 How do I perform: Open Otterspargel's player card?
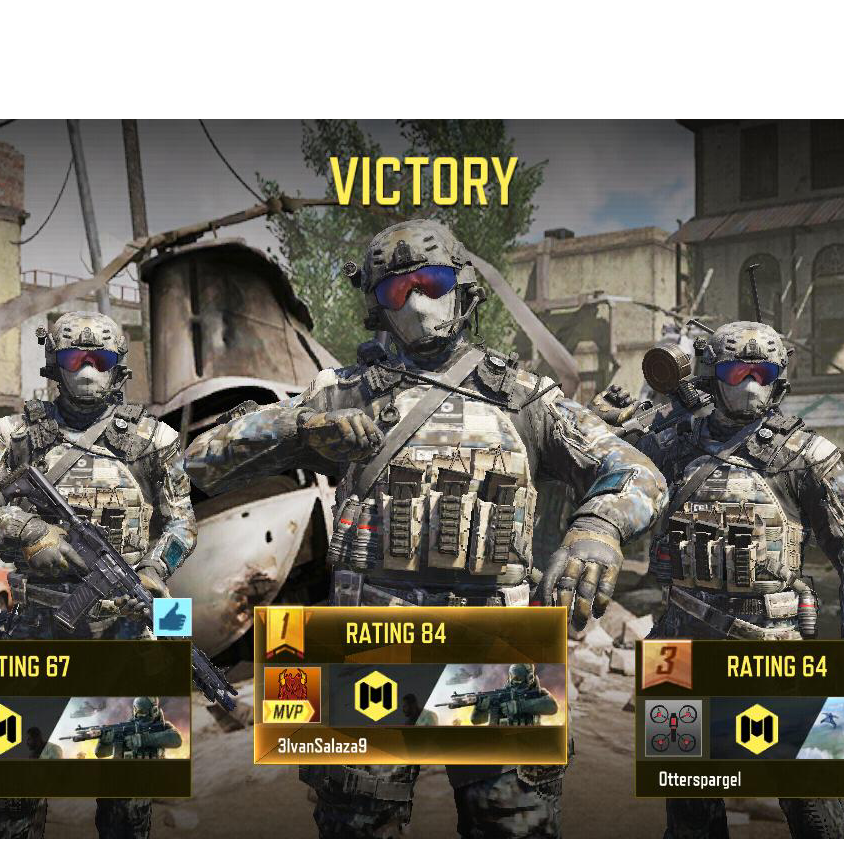pos(739,718)
